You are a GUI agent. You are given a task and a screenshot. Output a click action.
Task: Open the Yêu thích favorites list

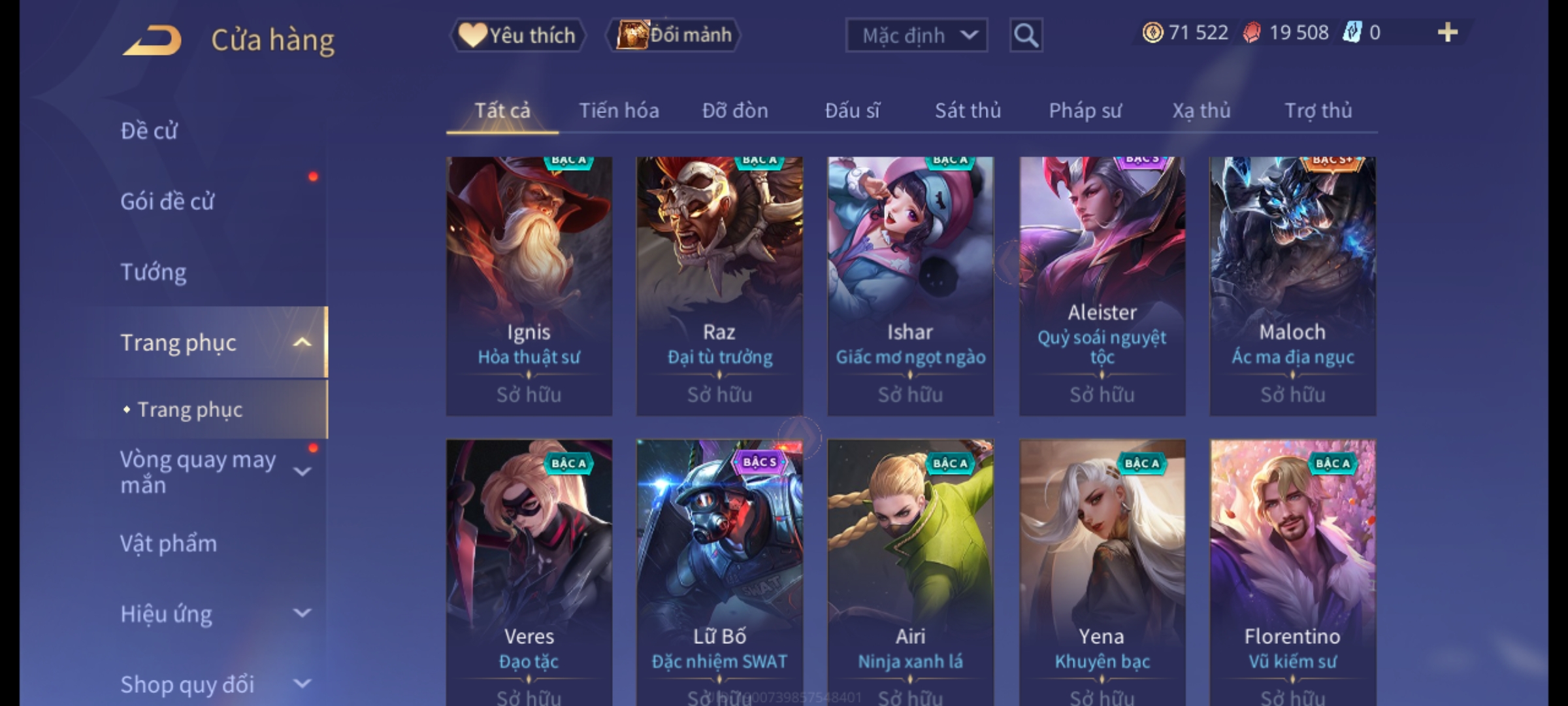(x=517, y=35)
